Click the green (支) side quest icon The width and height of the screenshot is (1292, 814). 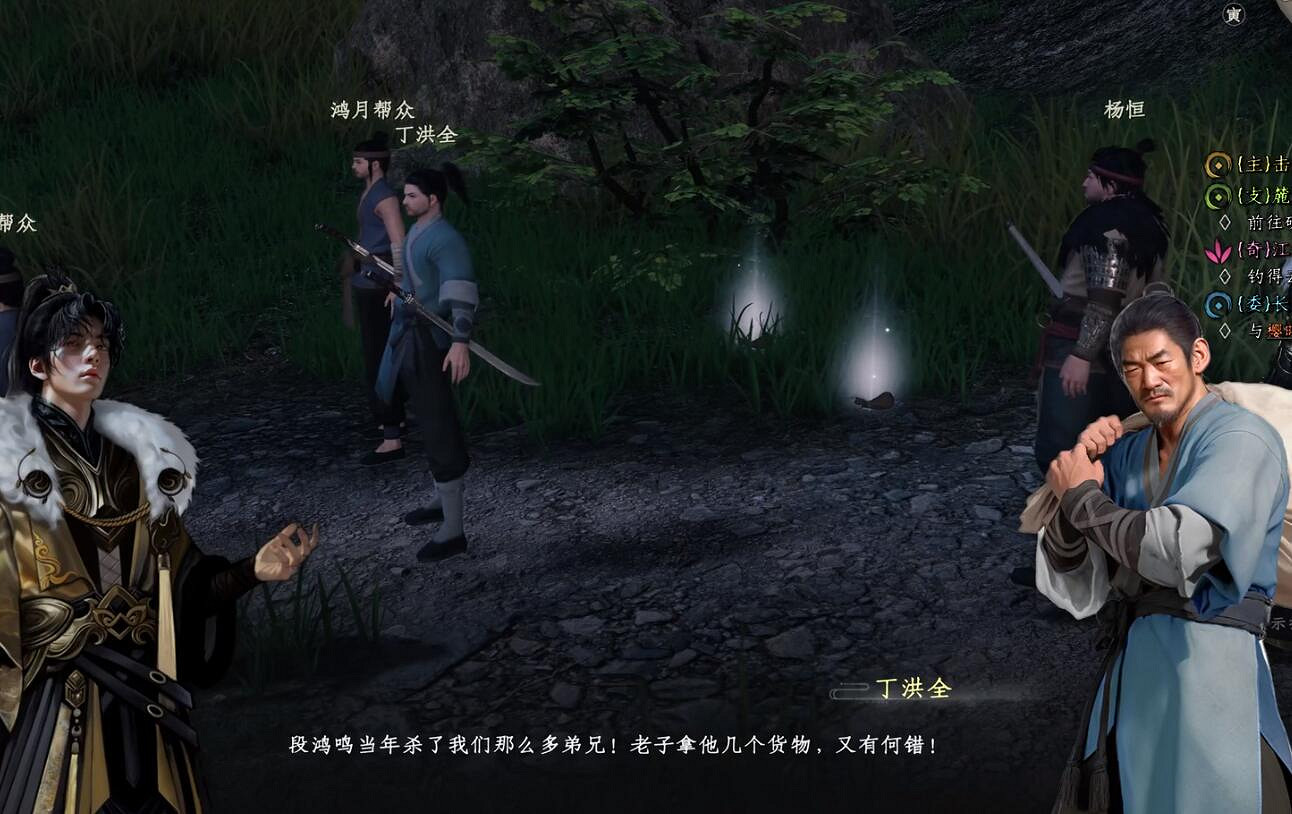1218,197
